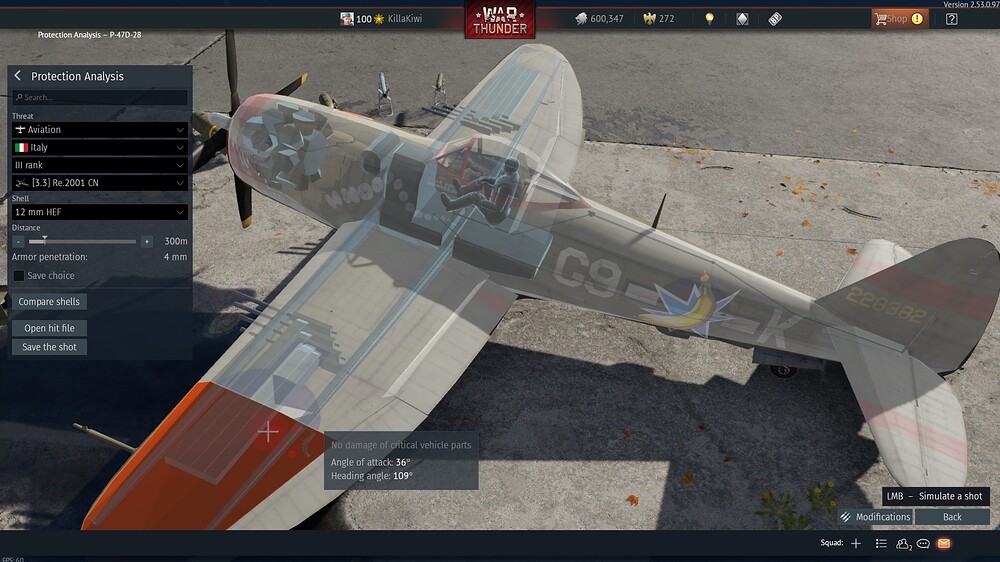Open the Shop
This screenshot has width=1000, height=562.
click(897, 19)
